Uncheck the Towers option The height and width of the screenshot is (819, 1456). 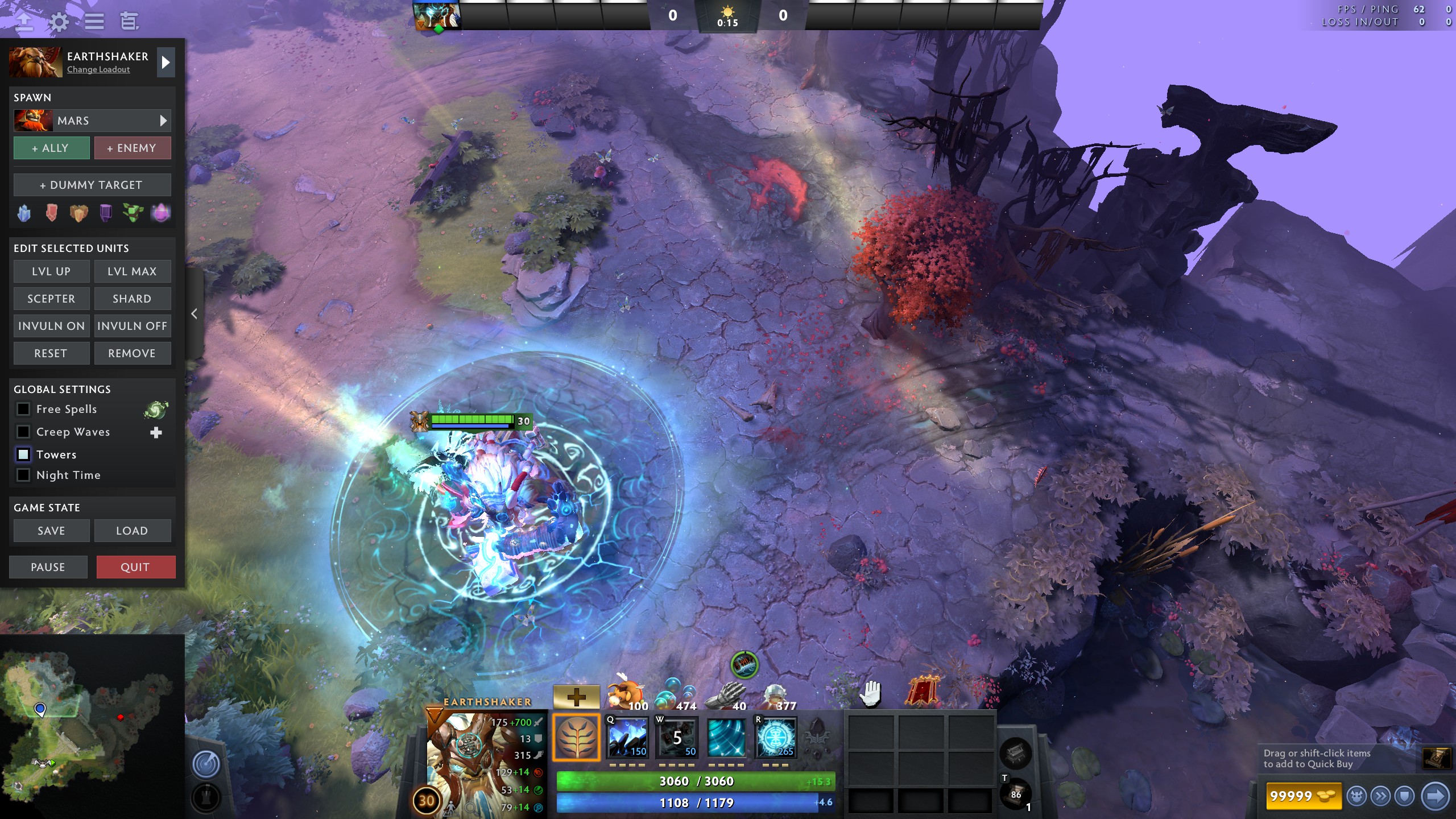(23, 454)
